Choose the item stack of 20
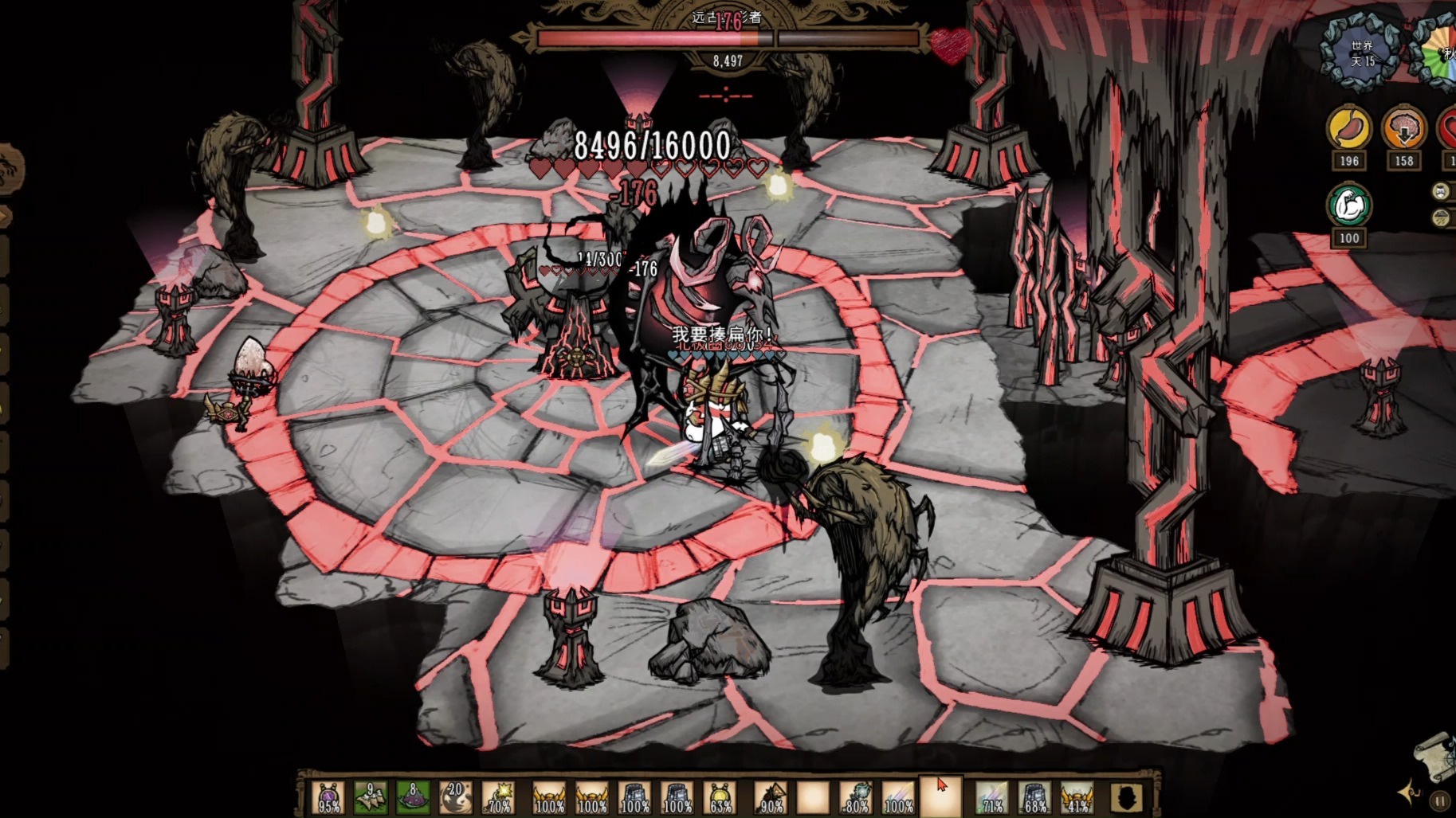This screenshot has width=1456, height=818. coord(456,797)
